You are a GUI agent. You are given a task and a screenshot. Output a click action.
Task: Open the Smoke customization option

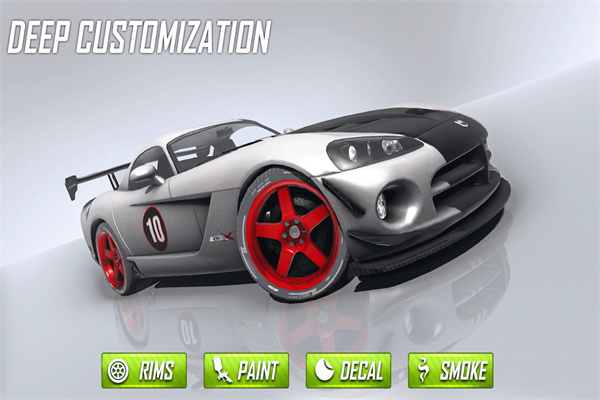(450, 370)
